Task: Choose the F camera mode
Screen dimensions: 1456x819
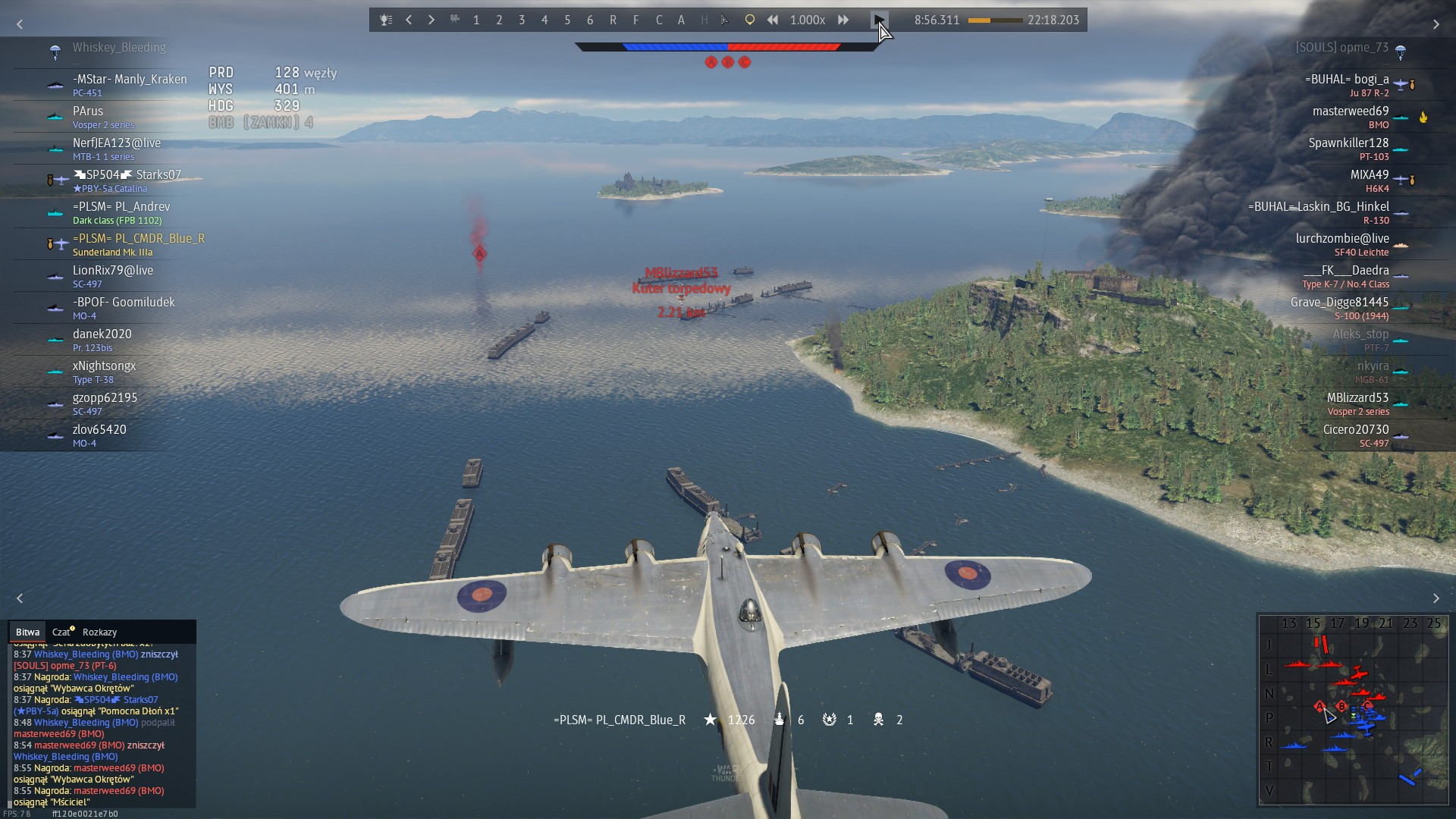Action: coord(635,20)
